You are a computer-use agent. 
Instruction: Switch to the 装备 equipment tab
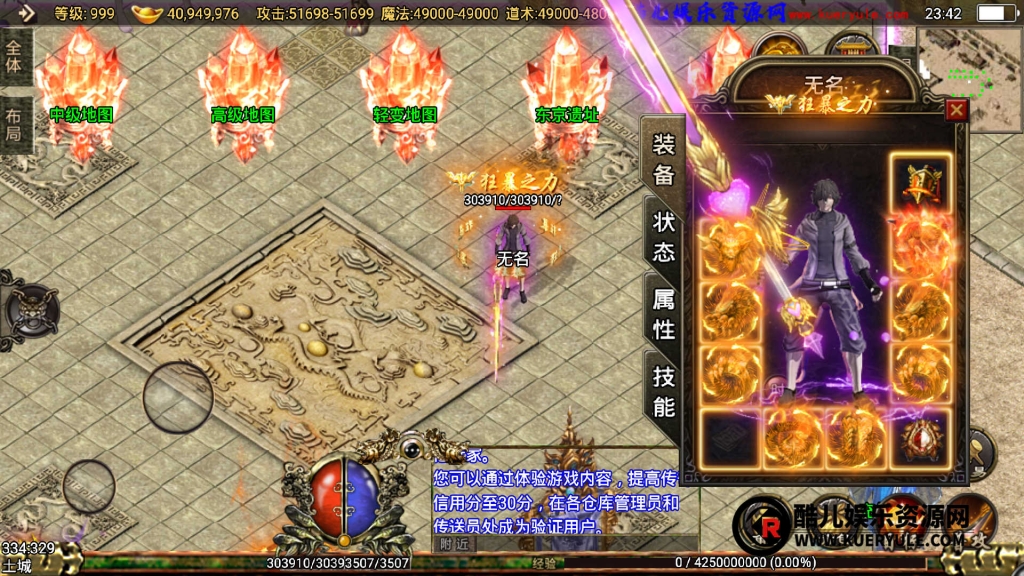click(664, 160)
